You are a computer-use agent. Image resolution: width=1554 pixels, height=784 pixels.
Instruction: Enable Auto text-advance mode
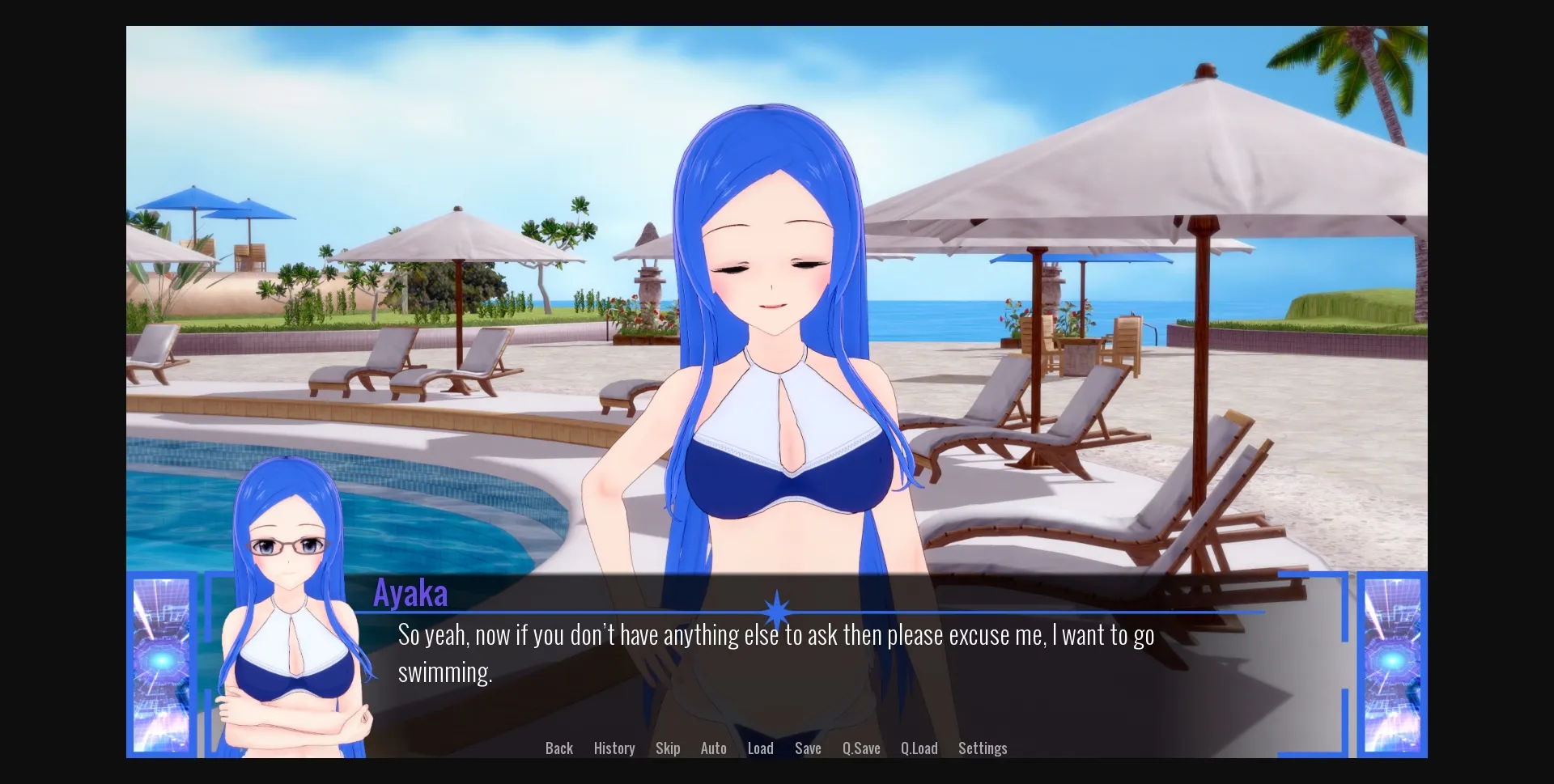(713, 748)
